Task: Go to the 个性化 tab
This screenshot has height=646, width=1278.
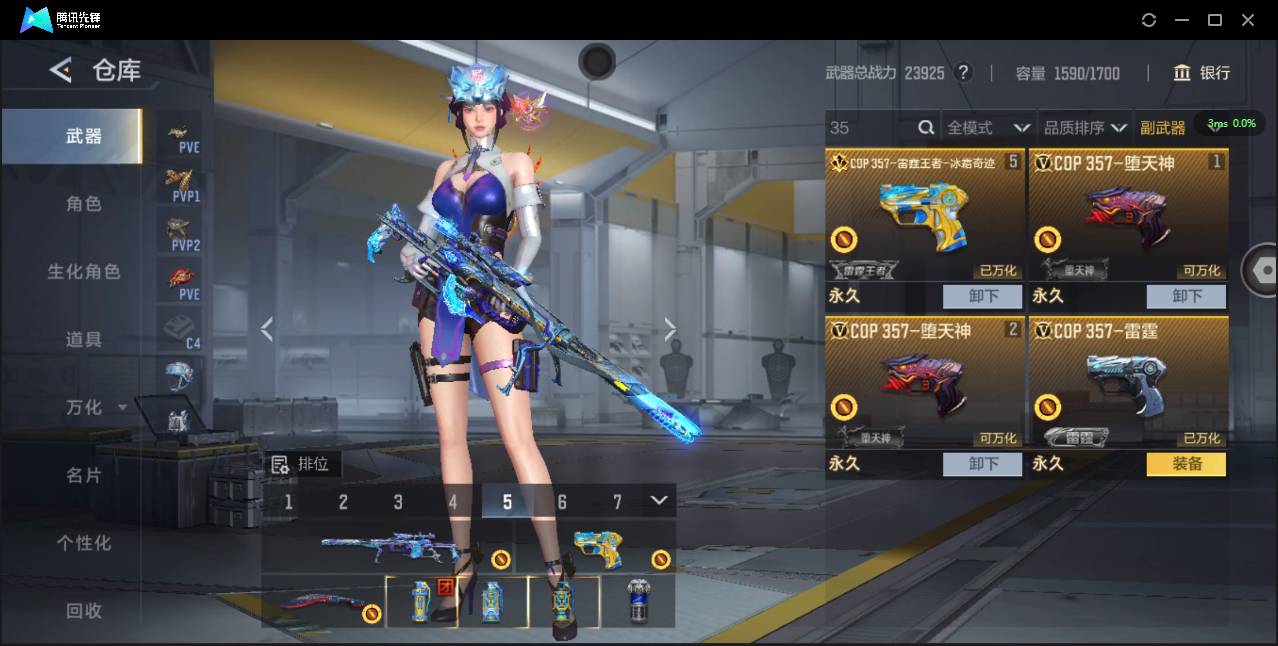Action: click(84, 543)
